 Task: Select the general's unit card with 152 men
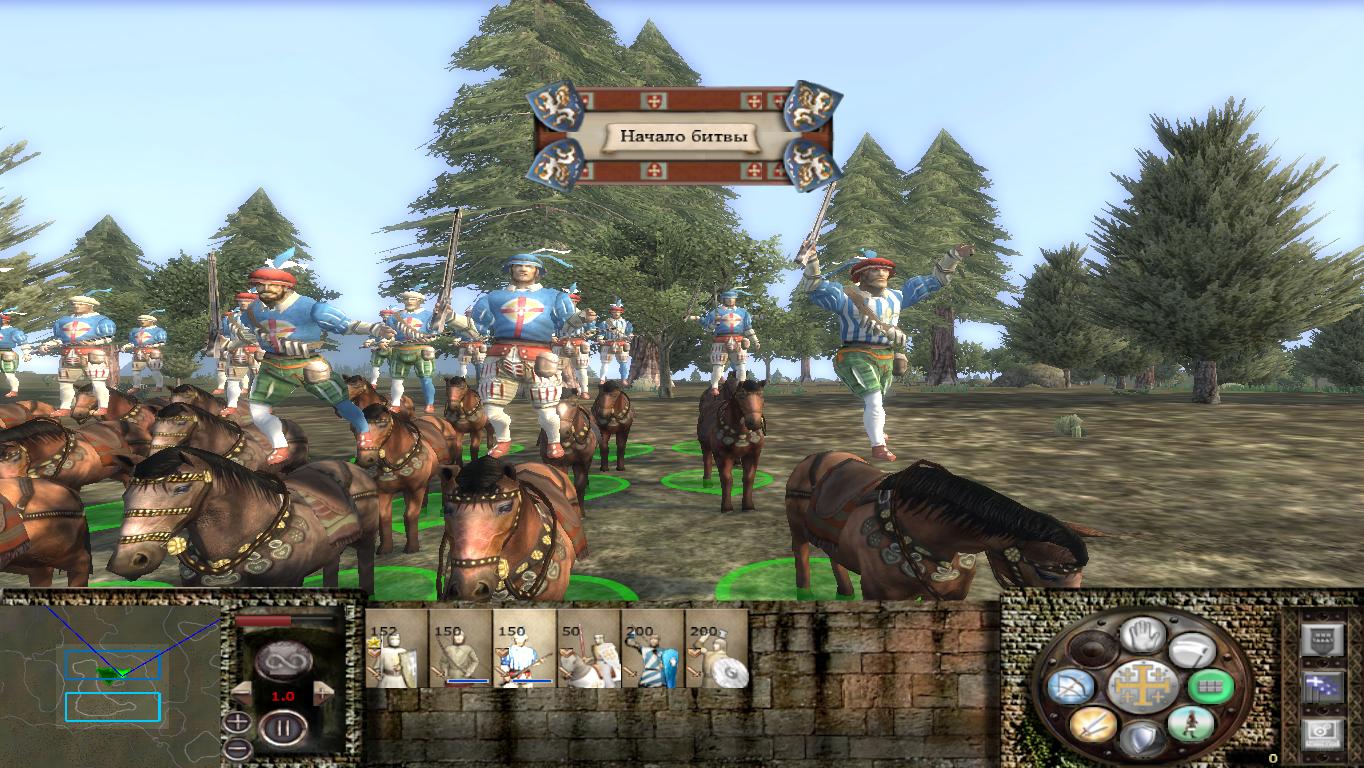[x=396, y=649]
